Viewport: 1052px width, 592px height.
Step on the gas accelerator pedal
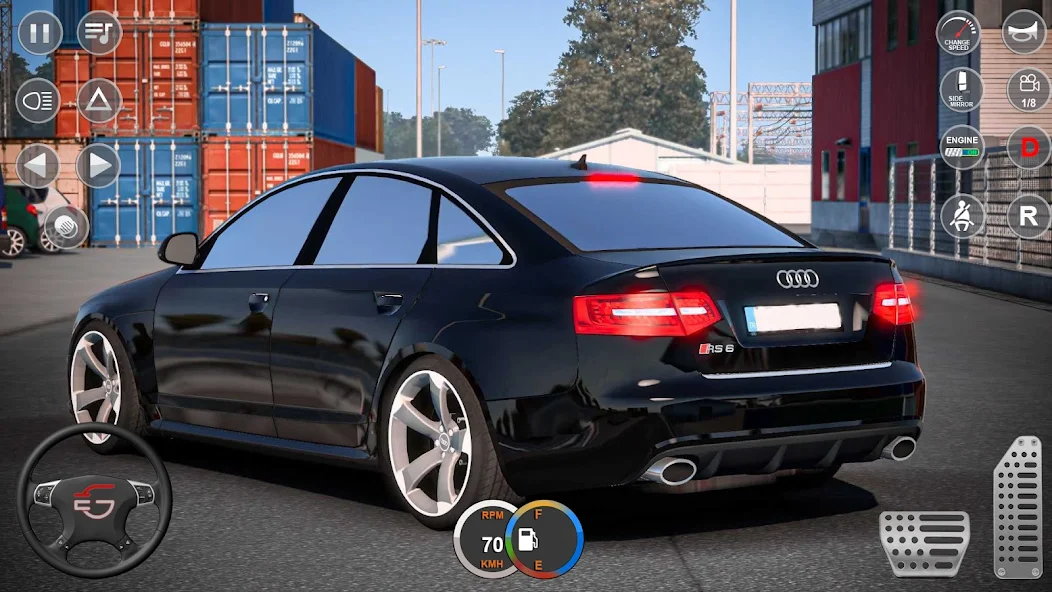click(x=1017, y=507)
